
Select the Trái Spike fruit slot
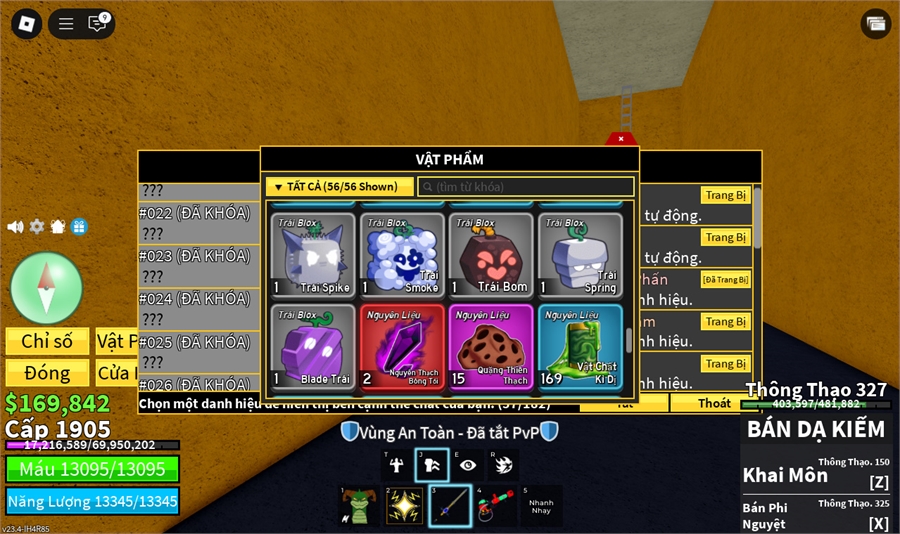click(313, 255)
